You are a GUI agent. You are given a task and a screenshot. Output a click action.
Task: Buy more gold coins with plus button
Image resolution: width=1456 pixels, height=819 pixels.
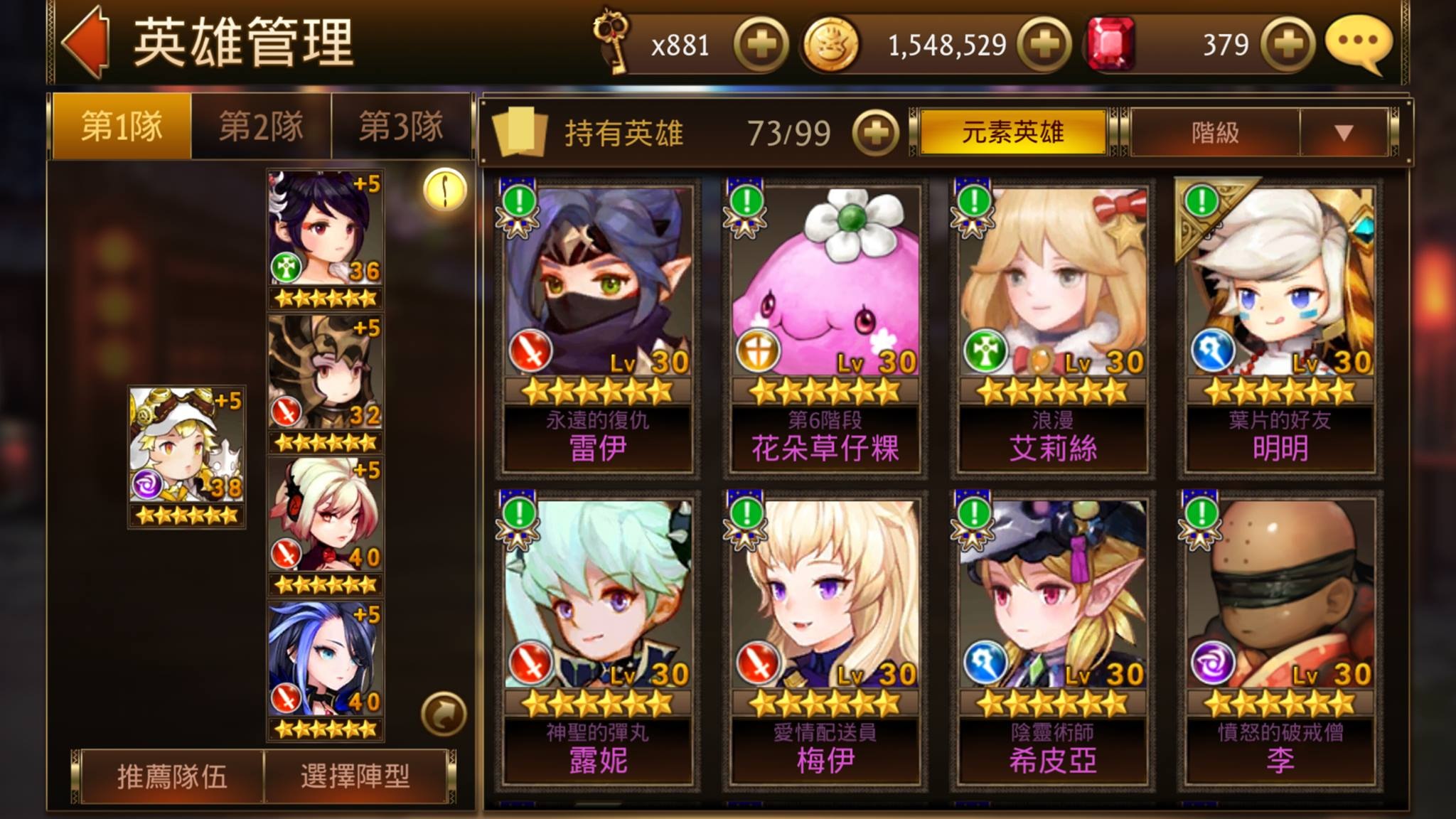pyautogui.click(x=1044, y=45)
